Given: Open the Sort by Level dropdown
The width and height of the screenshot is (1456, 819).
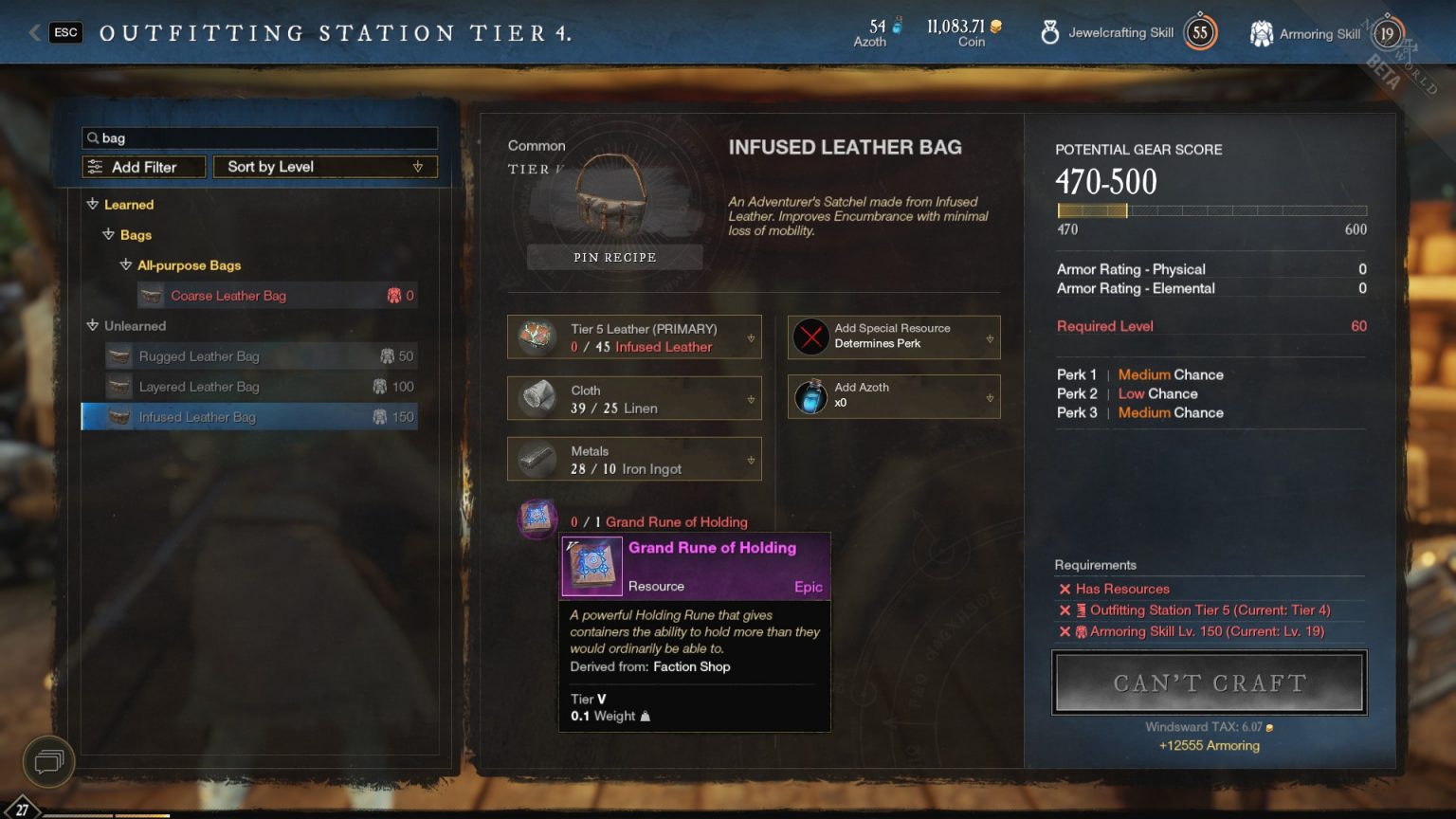Looking at the screenshot, I should pyautogui.click(x=325, y=167).
